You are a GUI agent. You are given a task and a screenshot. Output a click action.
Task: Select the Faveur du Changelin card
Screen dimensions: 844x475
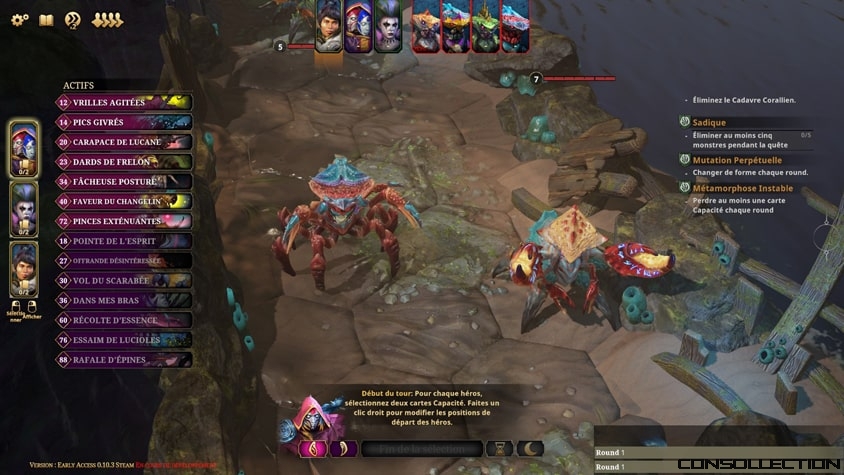click(x=124, y=201)
